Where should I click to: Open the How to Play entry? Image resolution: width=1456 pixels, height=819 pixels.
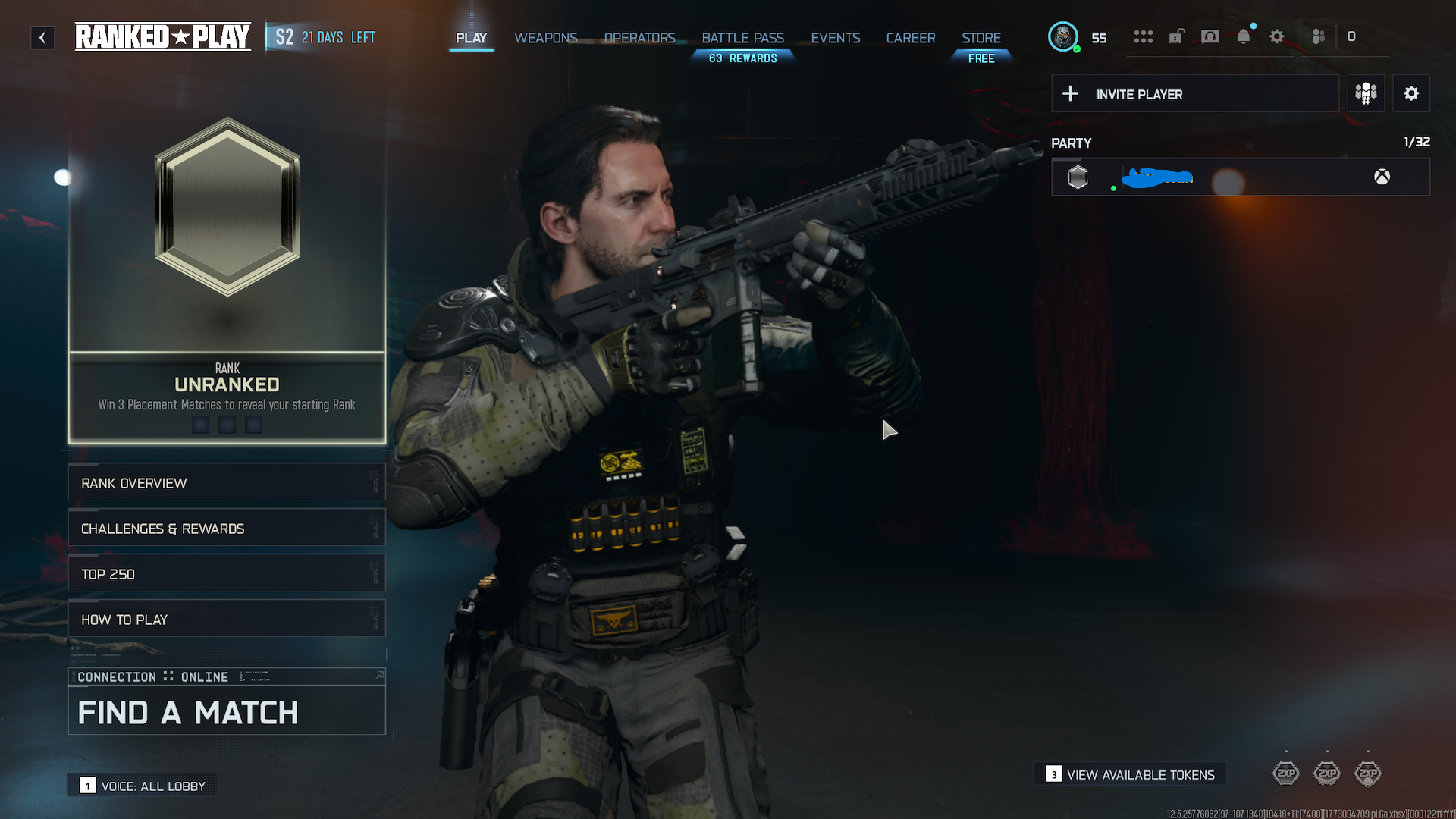click(x=227, y=620)
